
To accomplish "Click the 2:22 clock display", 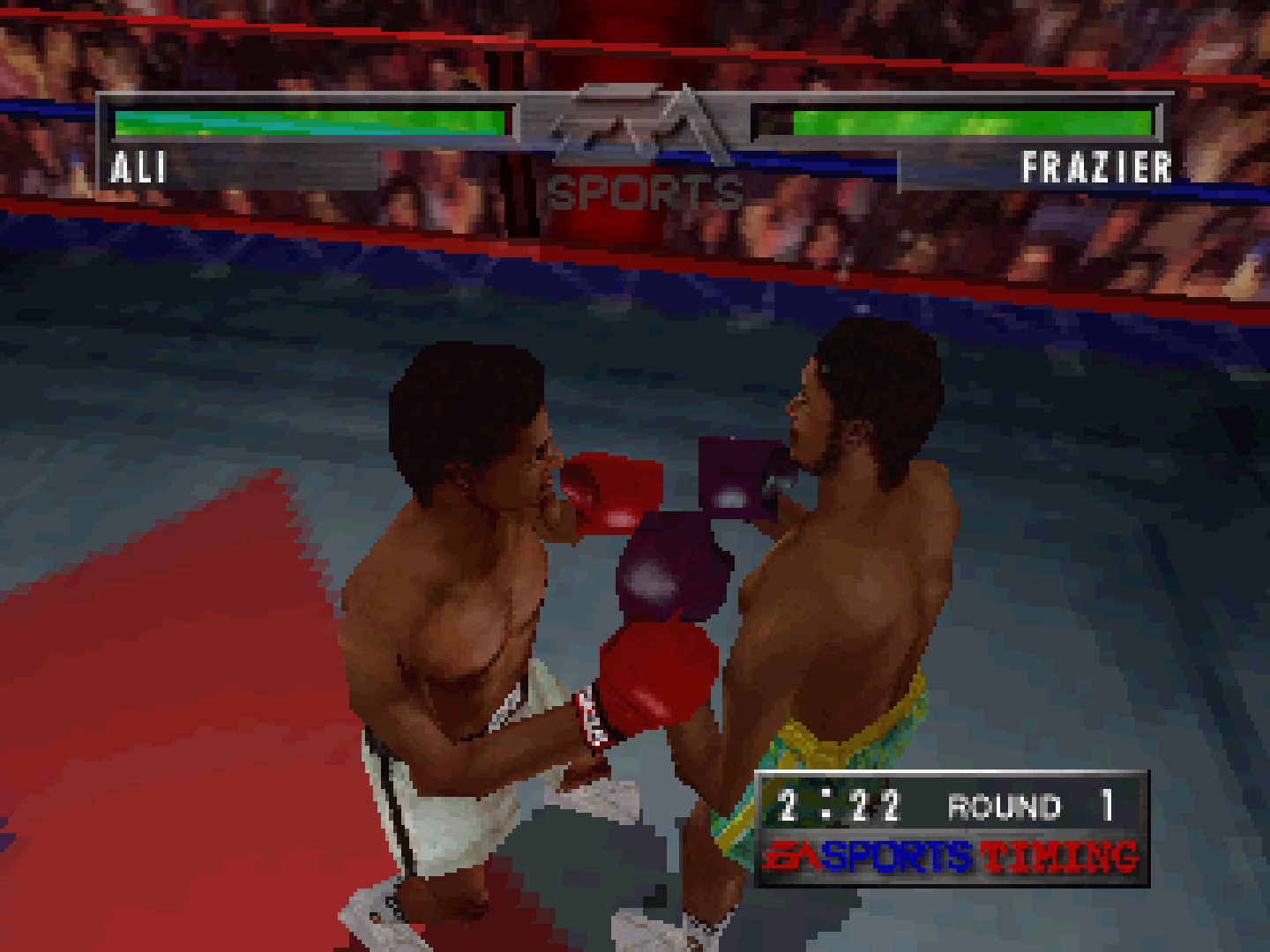I will [837, 803].
